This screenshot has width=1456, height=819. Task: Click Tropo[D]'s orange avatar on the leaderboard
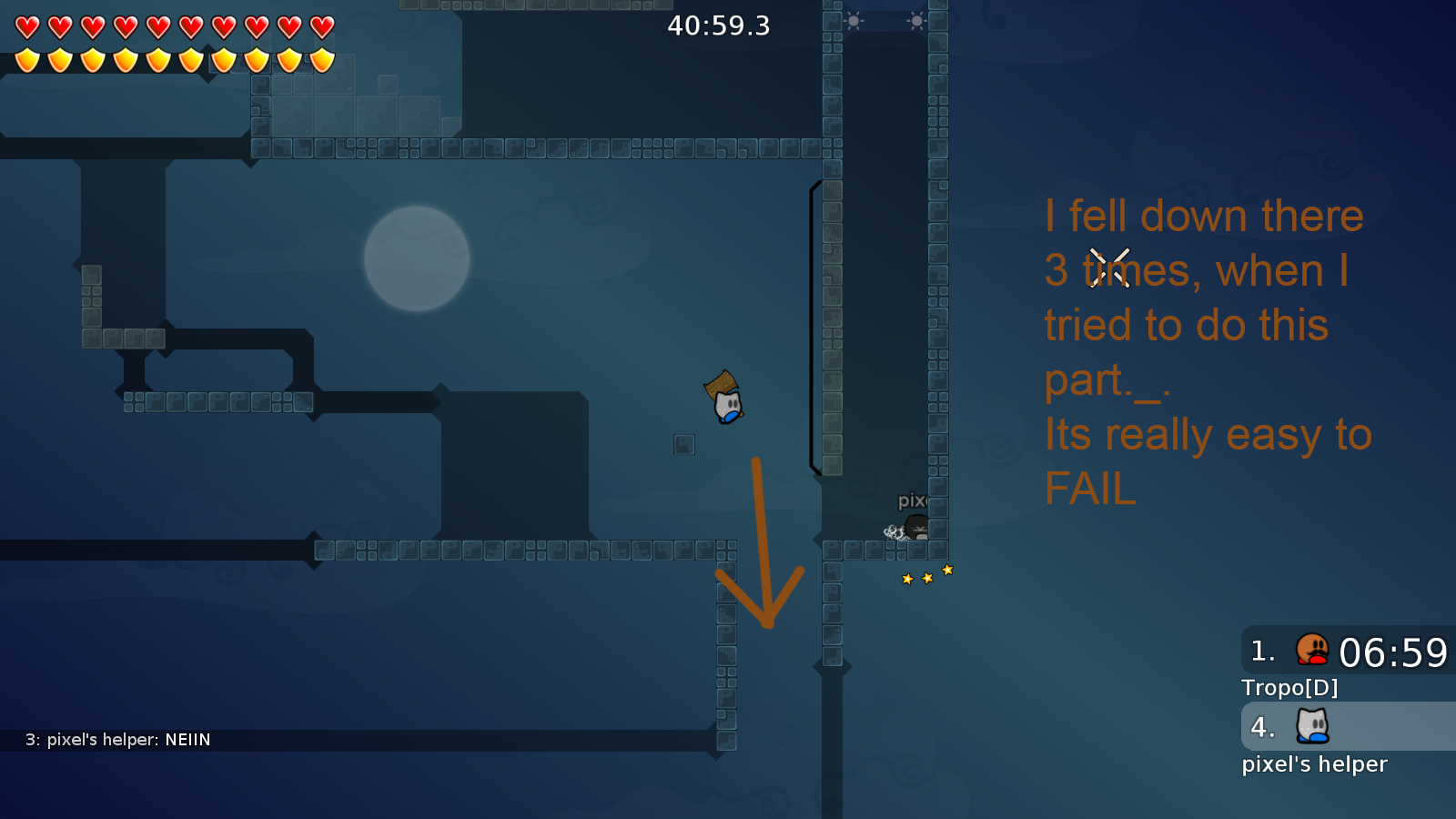pyautogui.click(x=1310, y=651)
